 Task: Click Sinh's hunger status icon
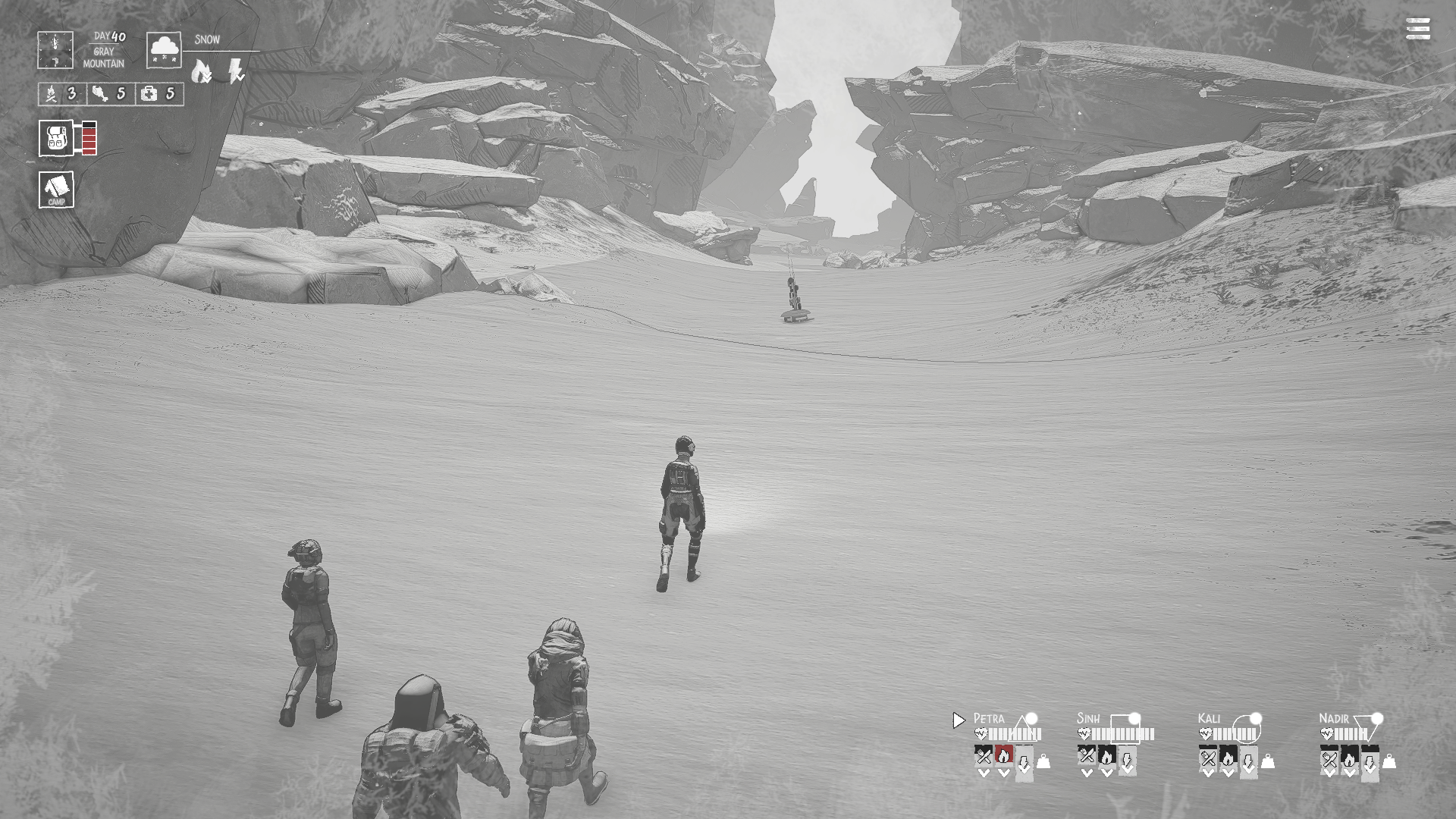[1087, 755]
